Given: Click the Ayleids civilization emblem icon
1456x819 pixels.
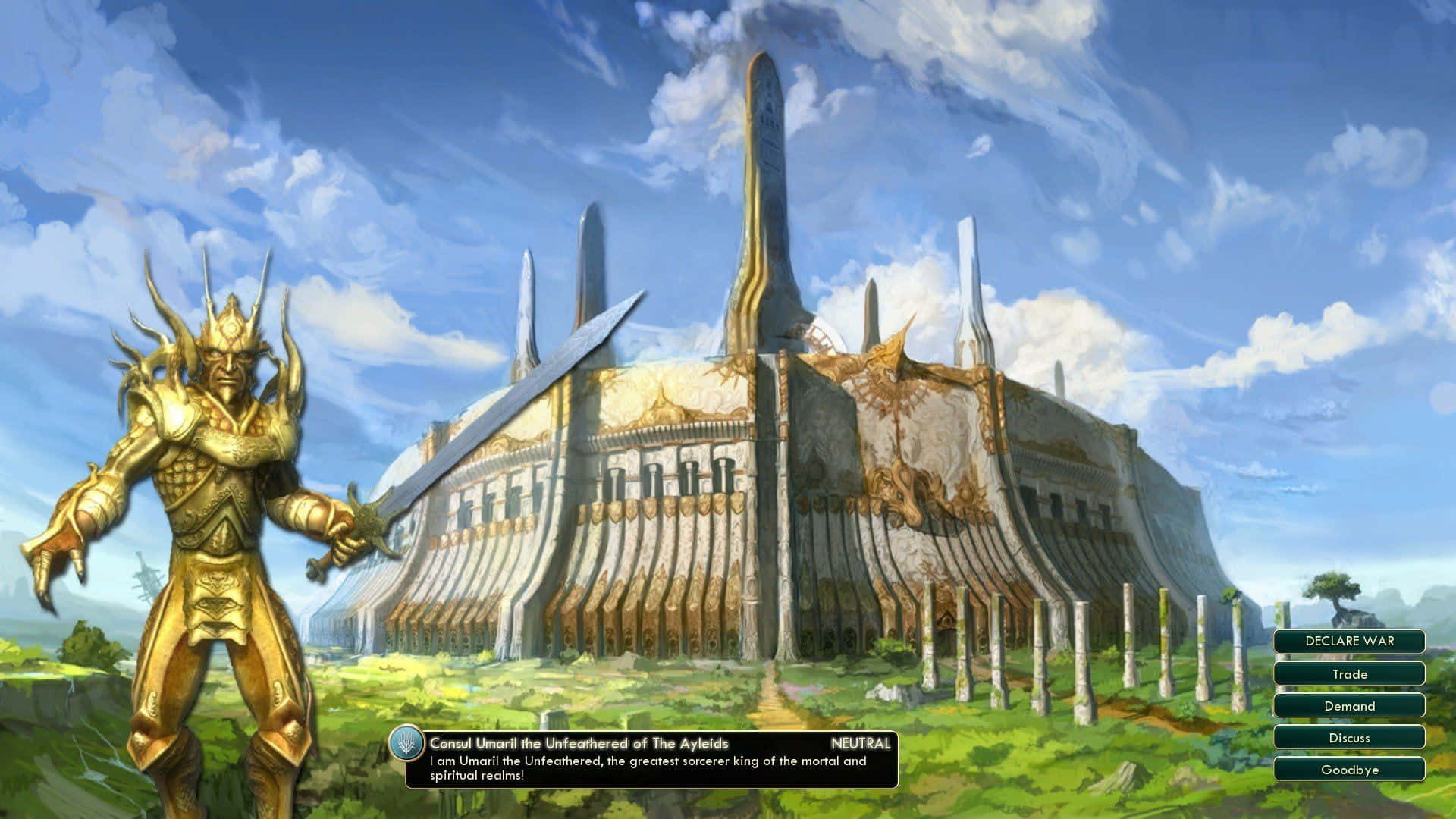Looking at the screenshot, I should (408, 745).
